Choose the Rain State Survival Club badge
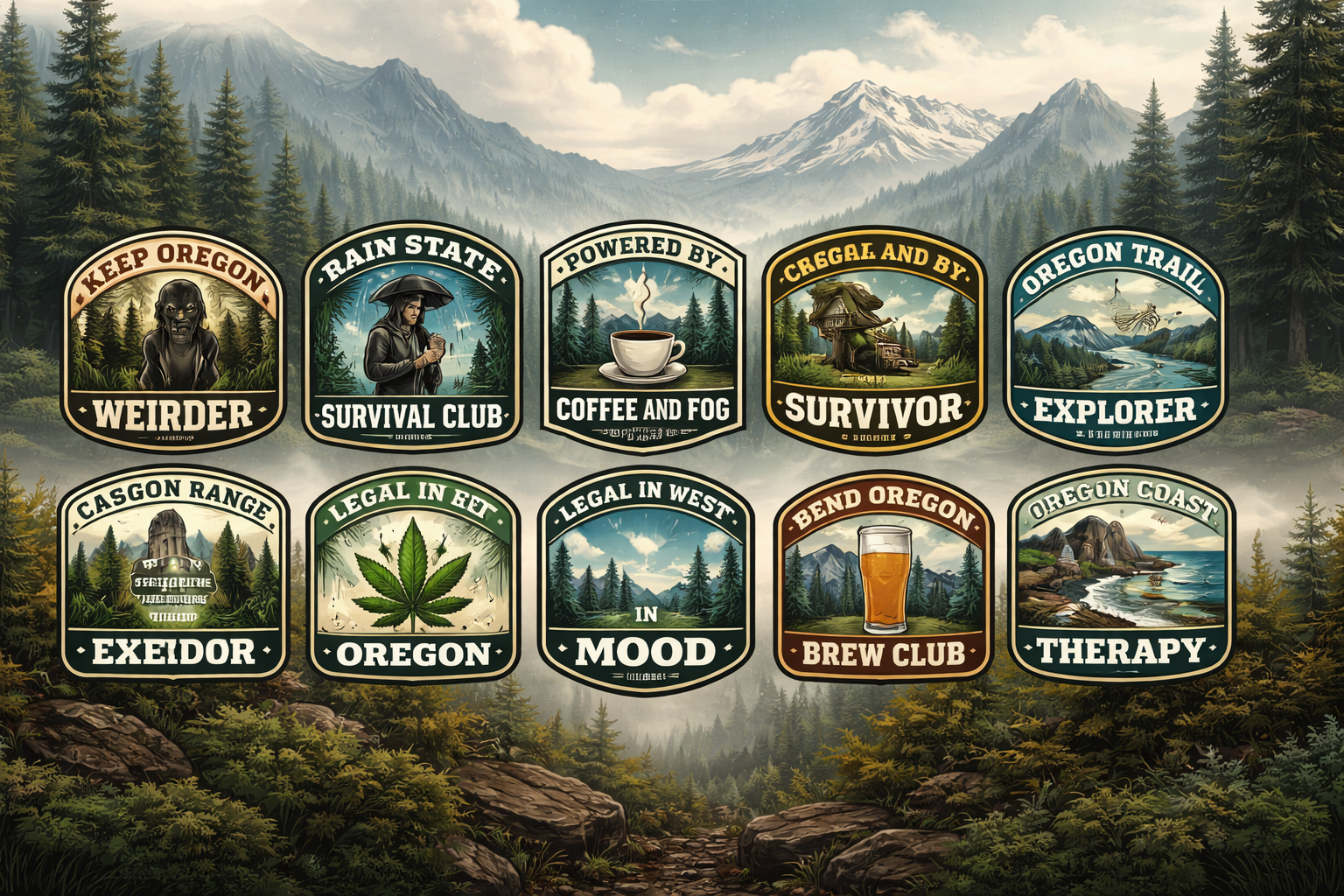Screen dimensions: 1344x896 point(411,341)
